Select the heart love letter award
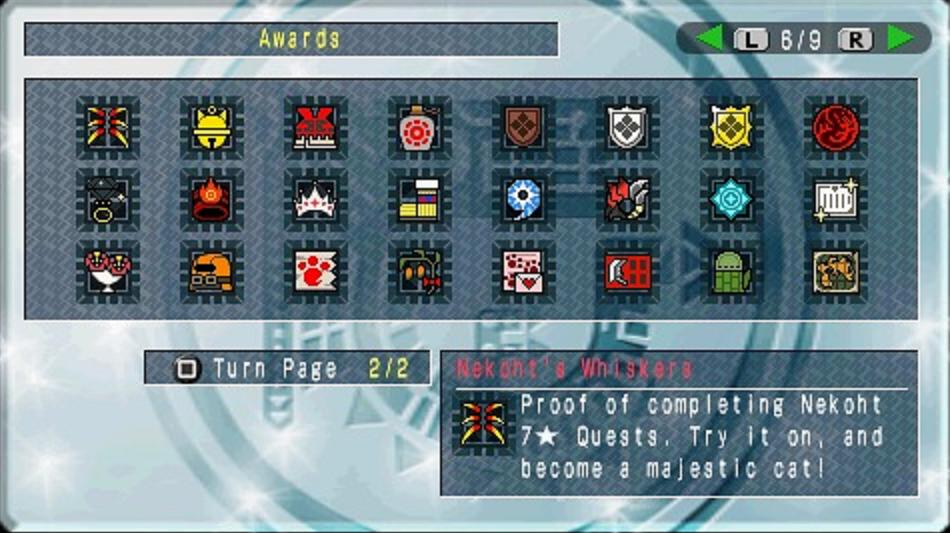This screenshot has height=533, width=950. [x=524, y=272]
